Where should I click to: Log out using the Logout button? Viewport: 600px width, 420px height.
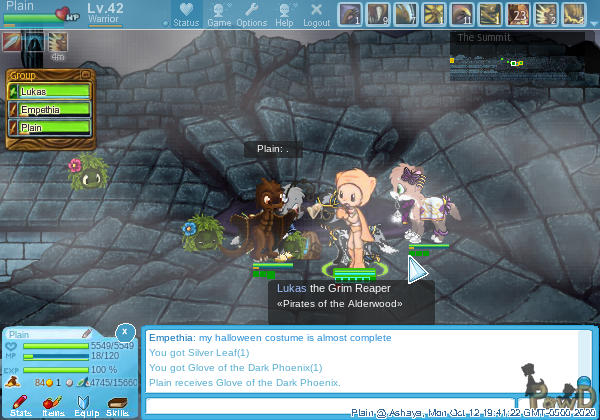(316, 14)
